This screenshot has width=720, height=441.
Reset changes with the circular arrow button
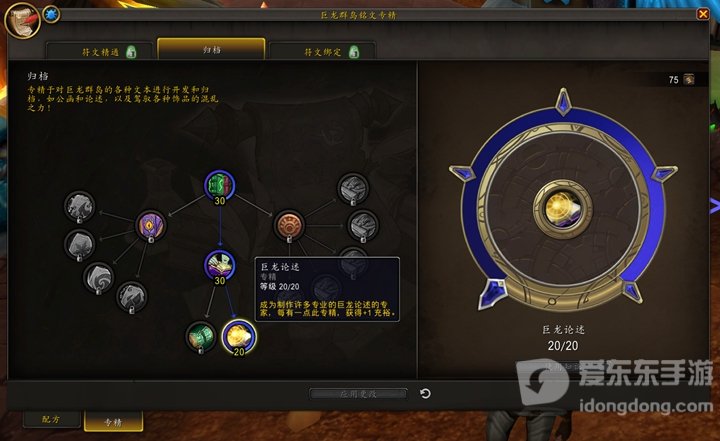(425, 394)
